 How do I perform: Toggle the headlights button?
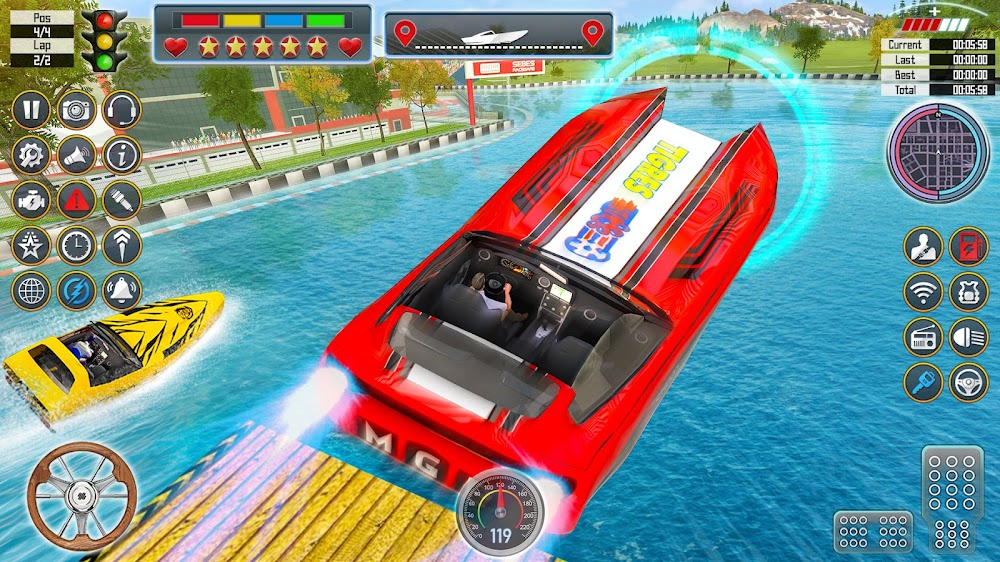tap(968, 337)
